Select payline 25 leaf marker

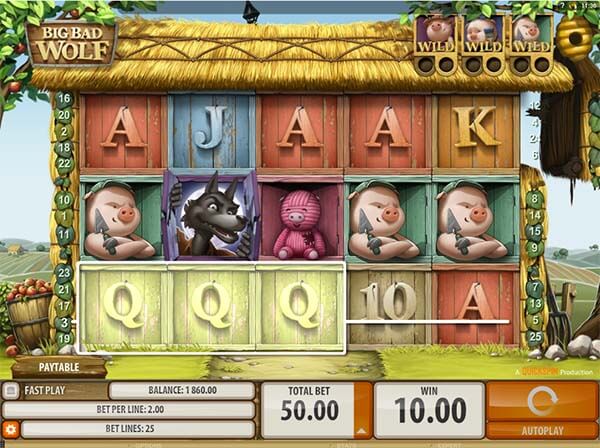(537, 336)
